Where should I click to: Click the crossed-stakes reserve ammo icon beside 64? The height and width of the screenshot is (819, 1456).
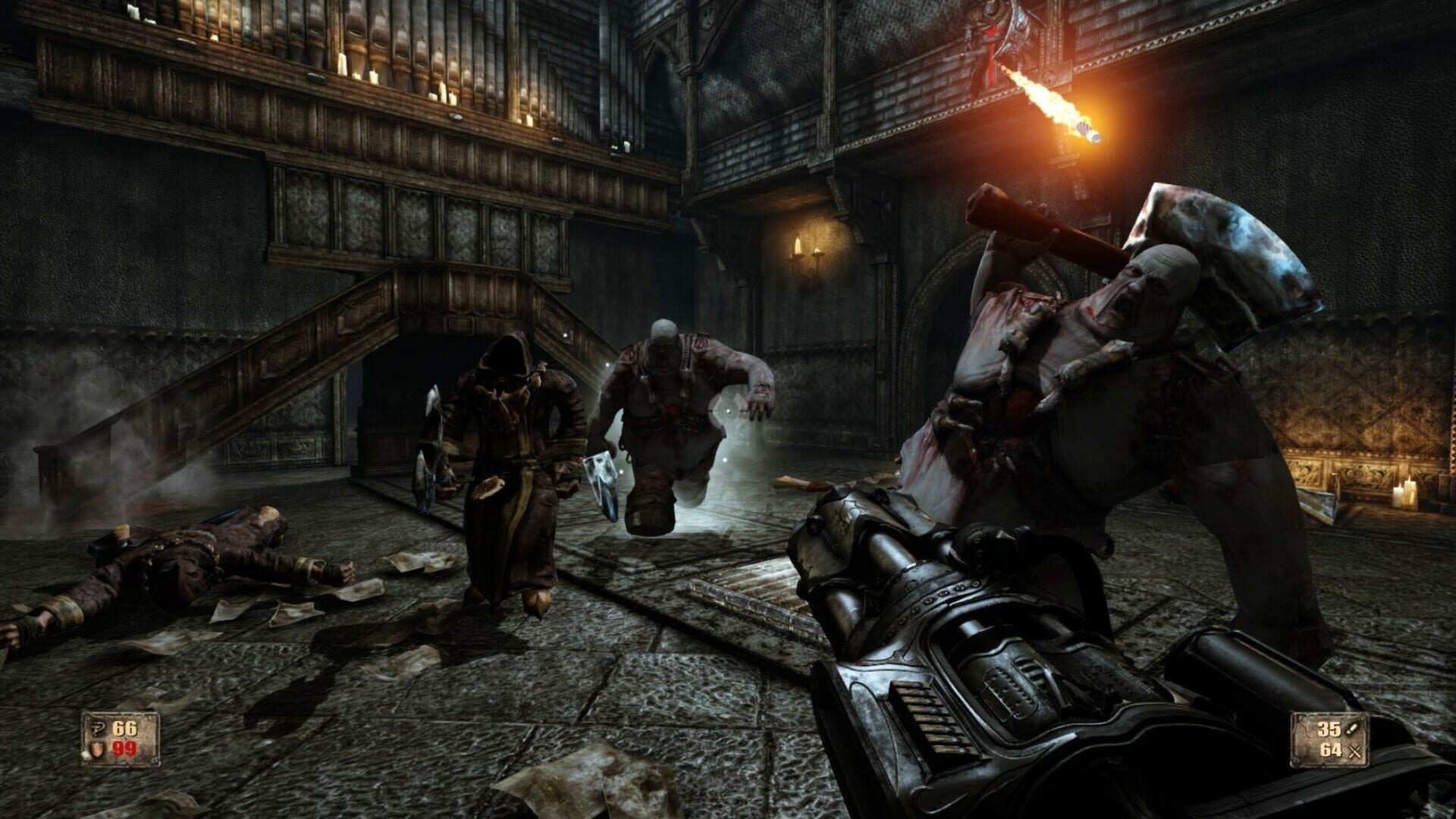pyautogui.click(x=1355, y=751)
